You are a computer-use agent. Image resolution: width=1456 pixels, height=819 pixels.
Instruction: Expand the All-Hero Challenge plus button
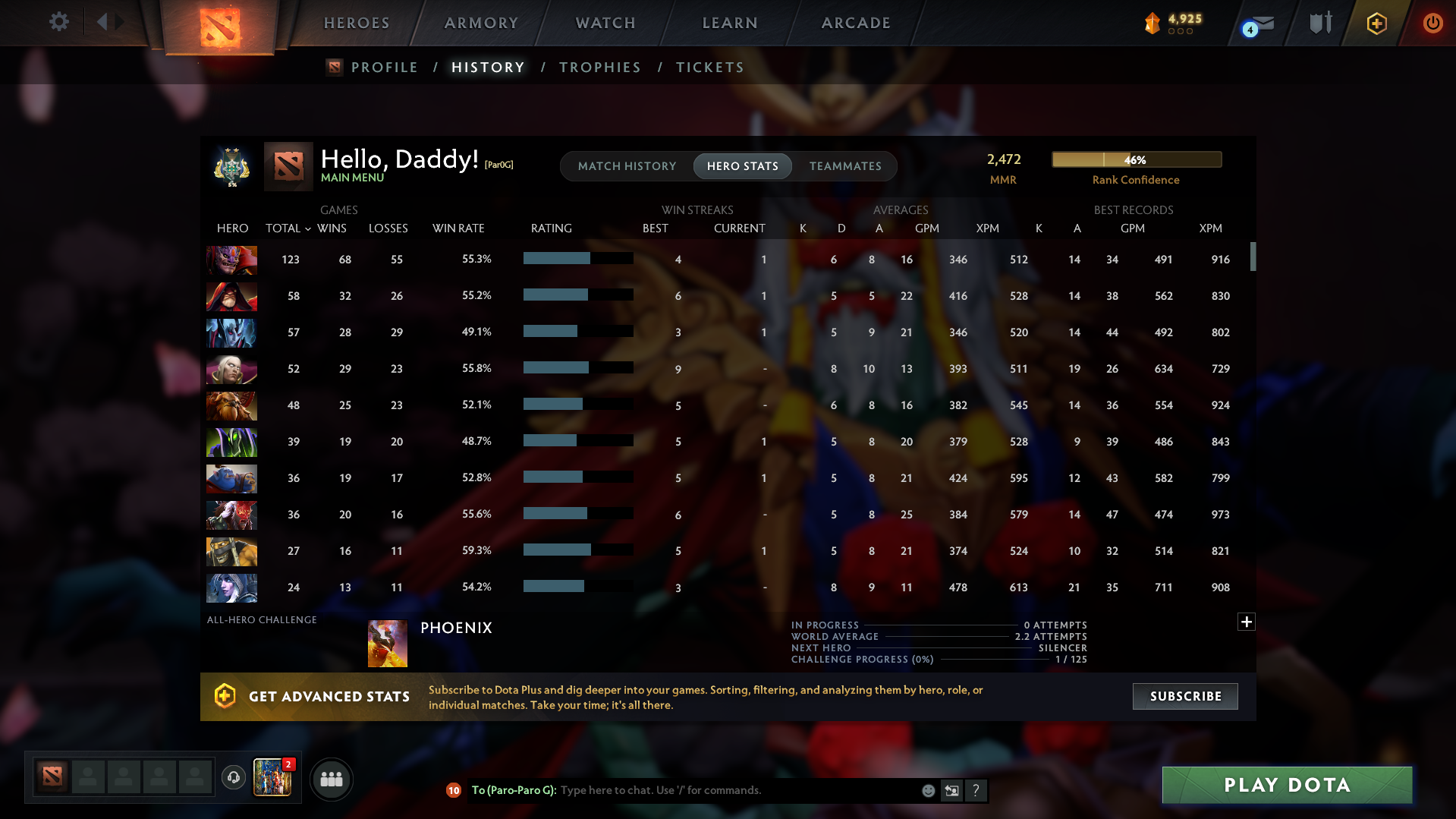[1246, 622]
